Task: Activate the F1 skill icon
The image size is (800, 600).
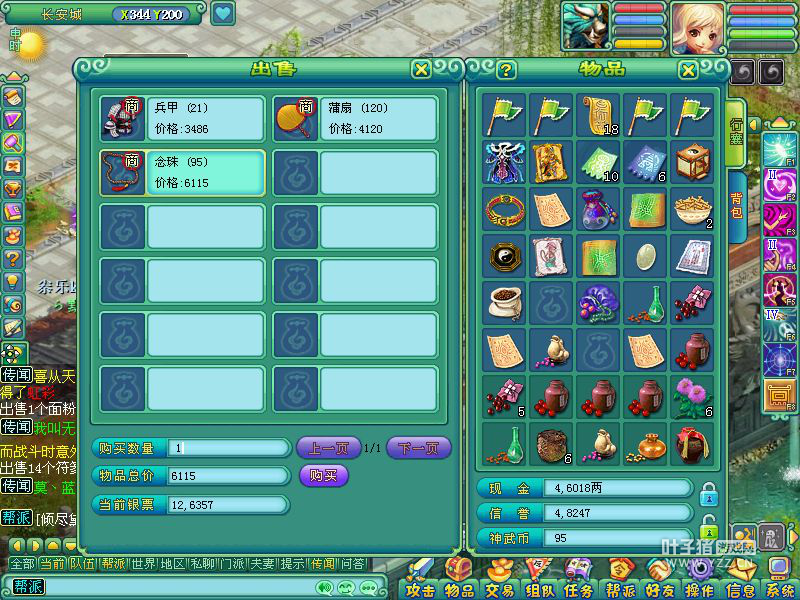Action: (779, 150)
